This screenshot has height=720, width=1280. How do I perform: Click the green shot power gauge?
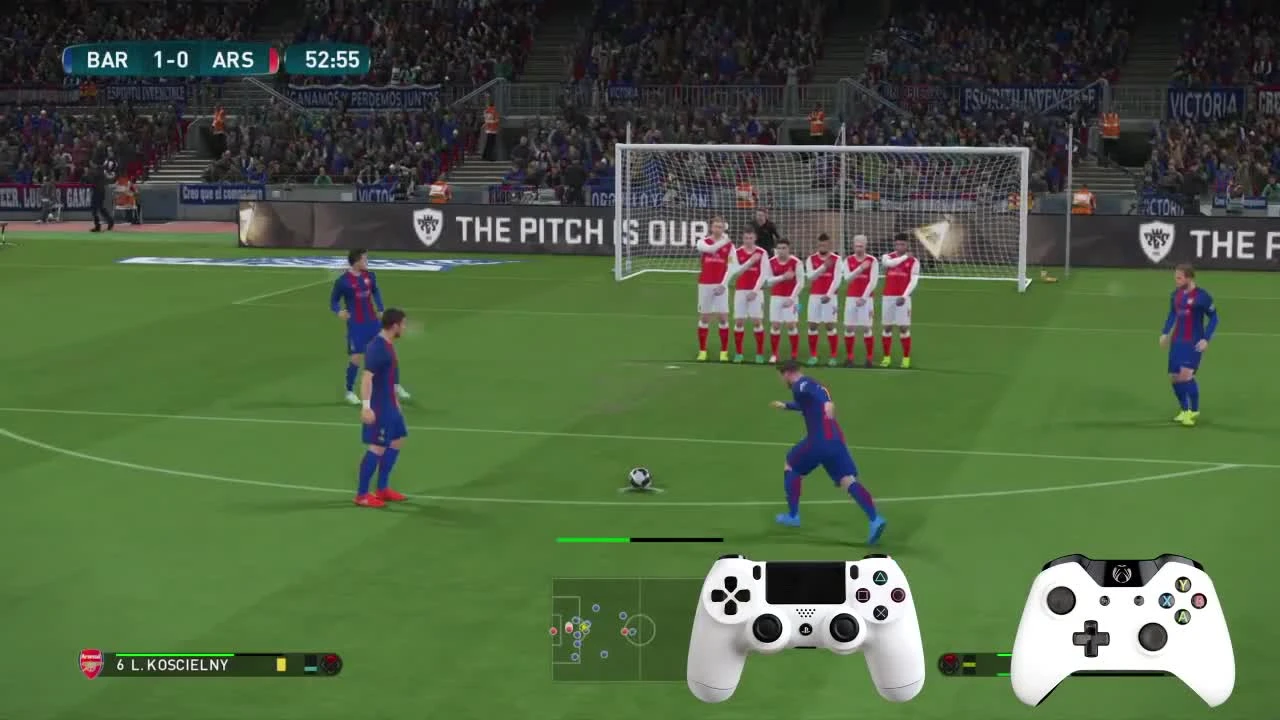592,539
